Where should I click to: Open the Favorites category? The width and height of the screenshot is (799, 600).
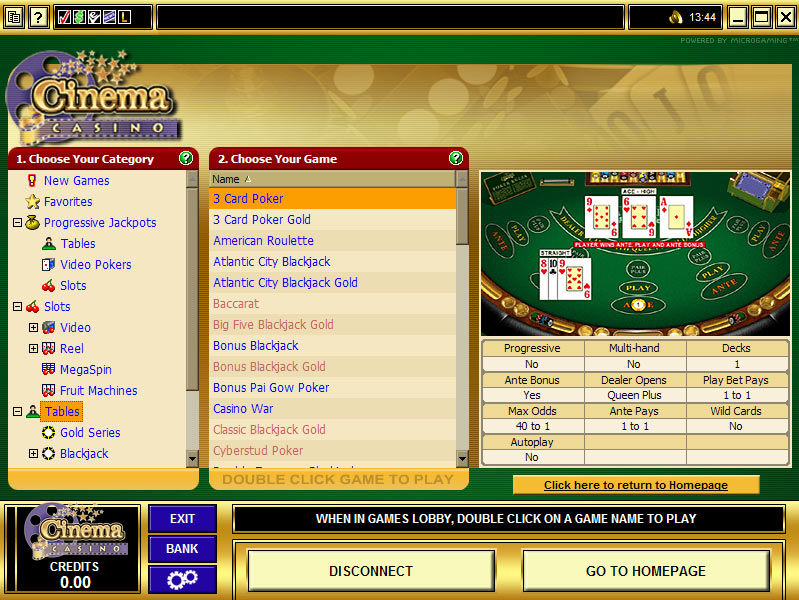pyautogui.click(x=68, y=202)
